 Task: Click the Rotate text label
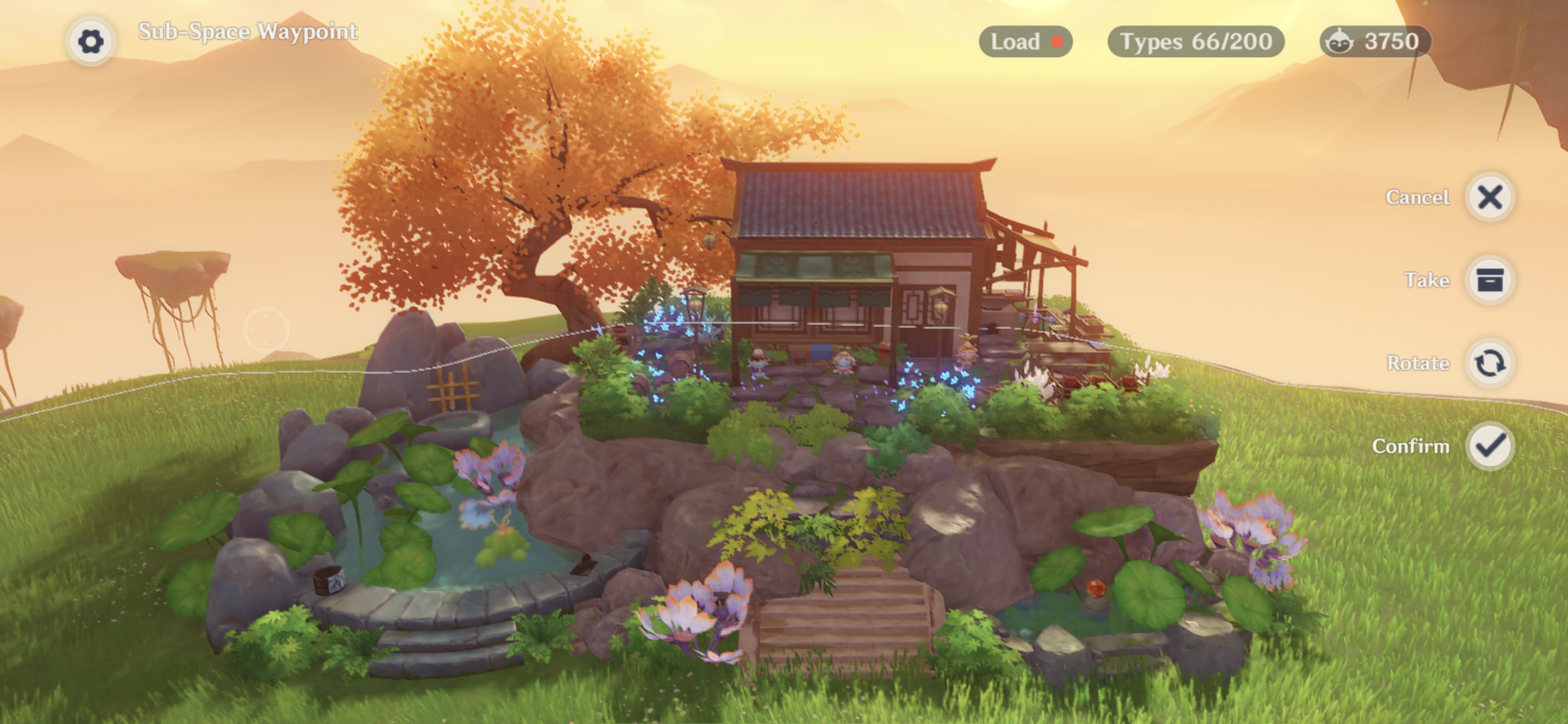(1419, 363)
